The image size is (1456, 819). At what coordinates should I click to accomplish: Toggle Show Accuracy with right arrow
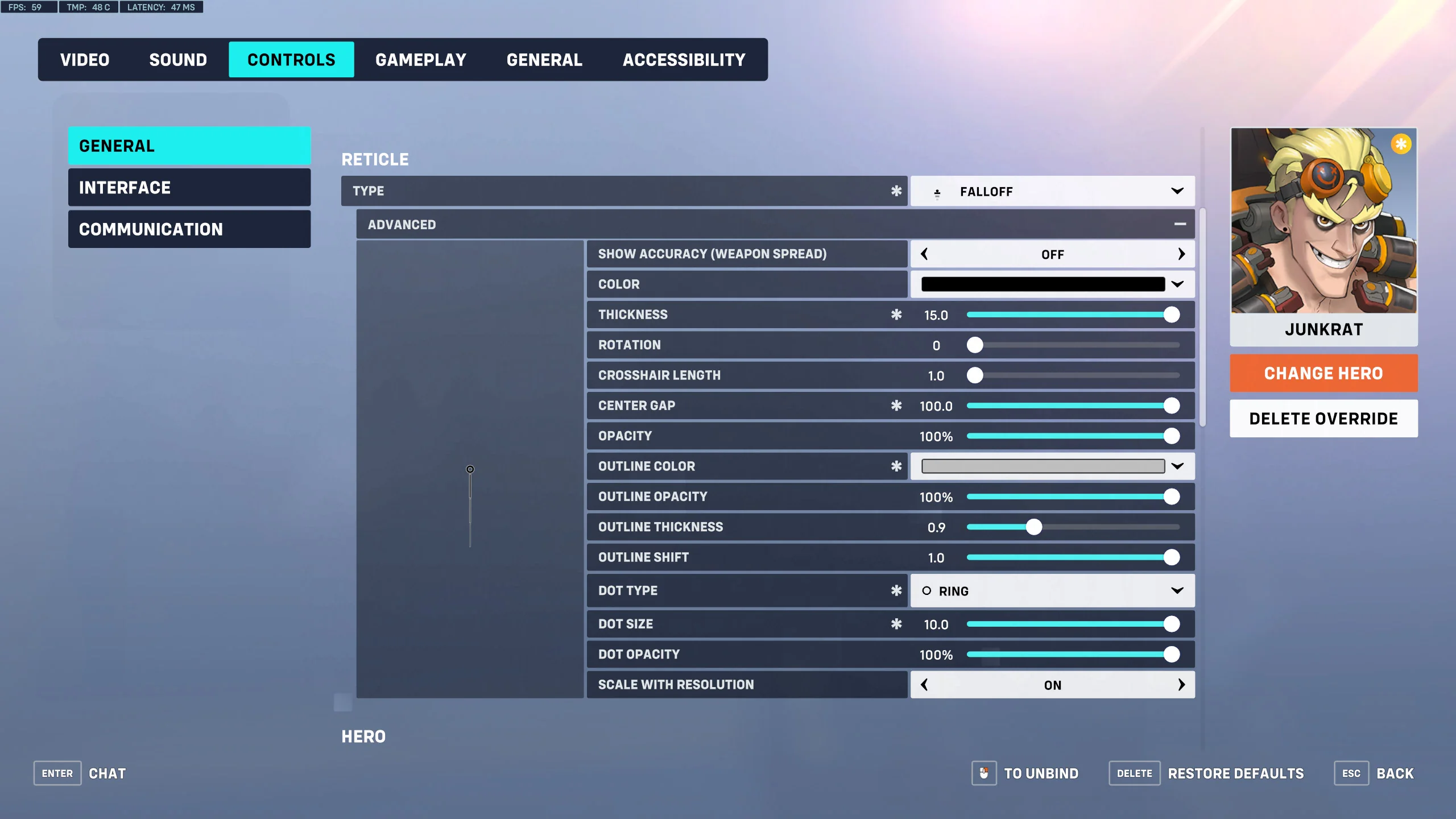(1181, 254)
